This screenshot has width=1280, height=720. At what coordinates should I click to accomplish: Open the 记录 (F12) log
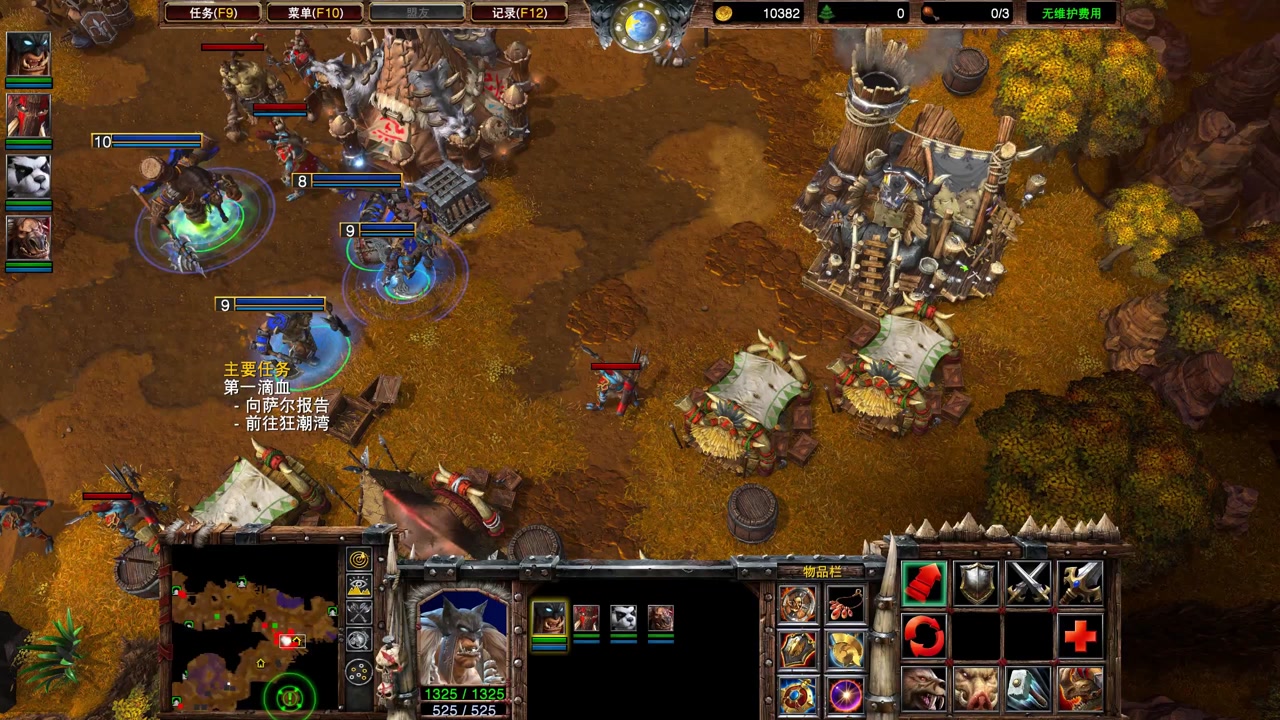(x=519, y=13)
